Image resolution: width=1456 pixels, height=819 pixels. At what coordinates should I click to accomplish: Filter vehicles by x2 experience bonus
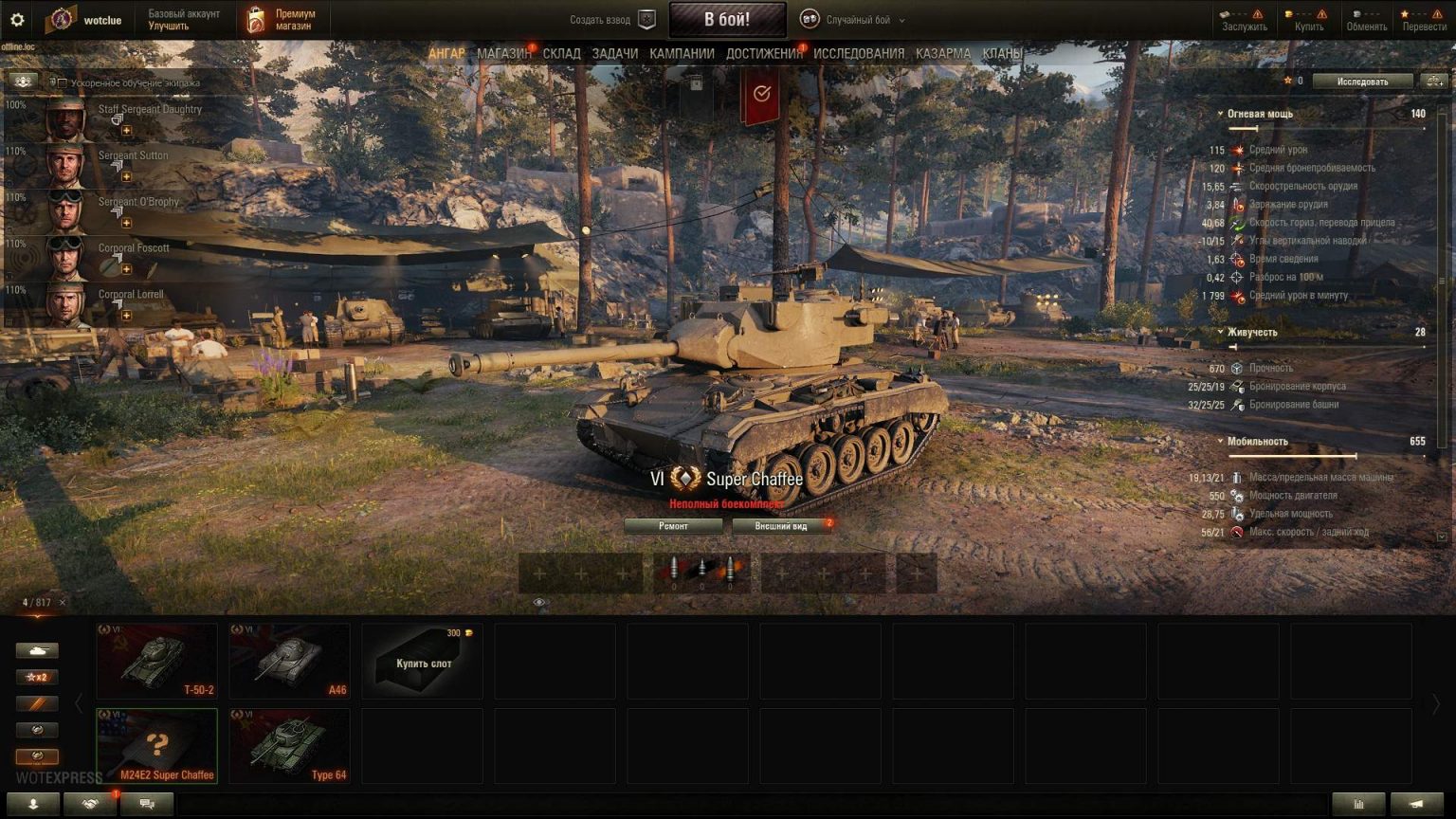[x=38, y=677]
